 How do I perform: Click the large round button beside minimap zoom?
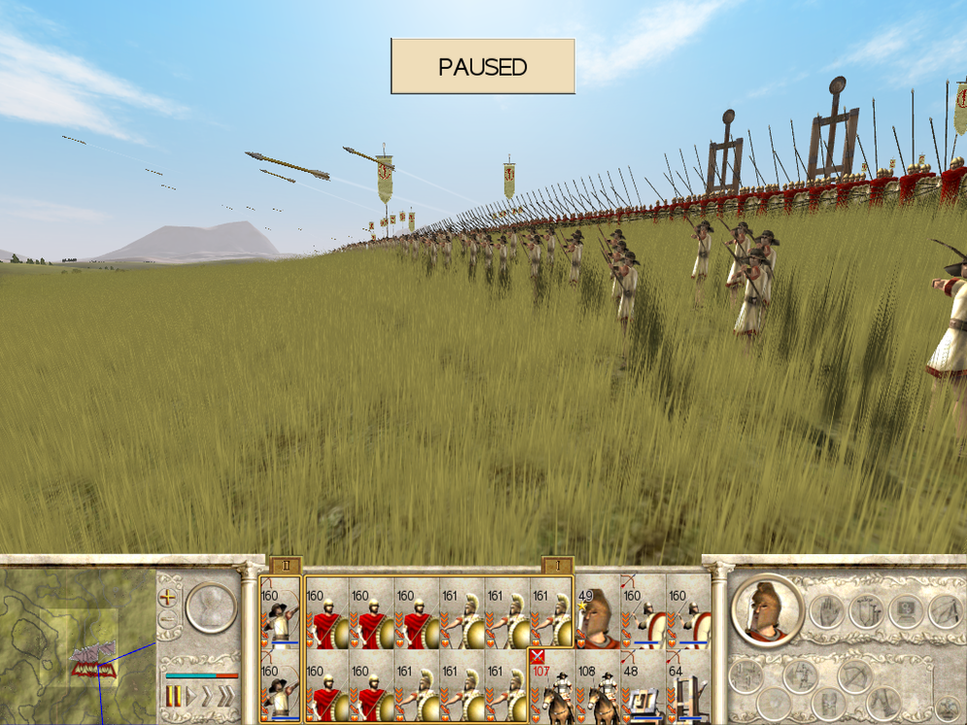[x=211, y=608]
